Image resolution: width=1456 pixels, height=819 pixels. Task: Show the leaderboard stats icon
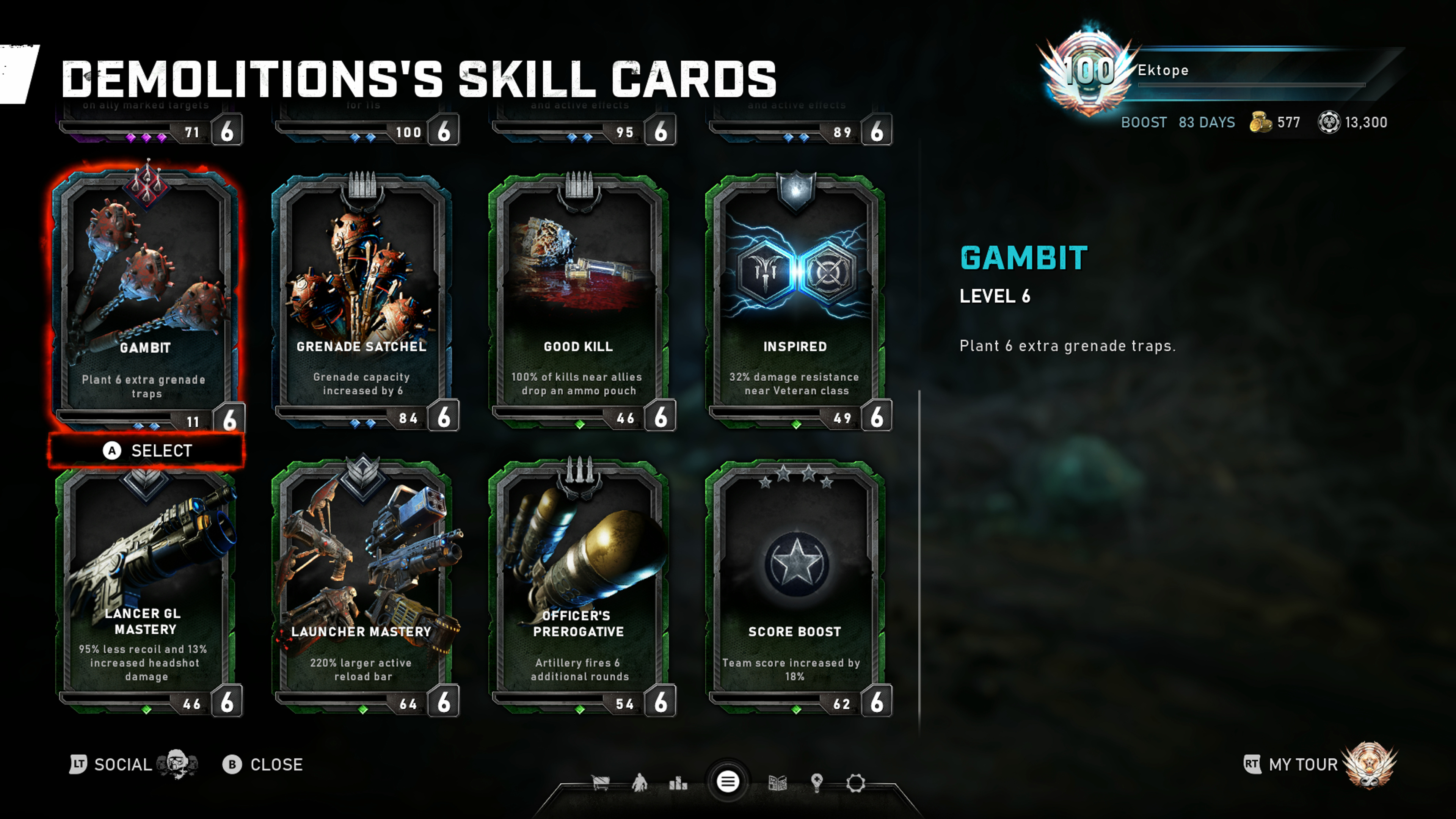click(x=678, y=783)
